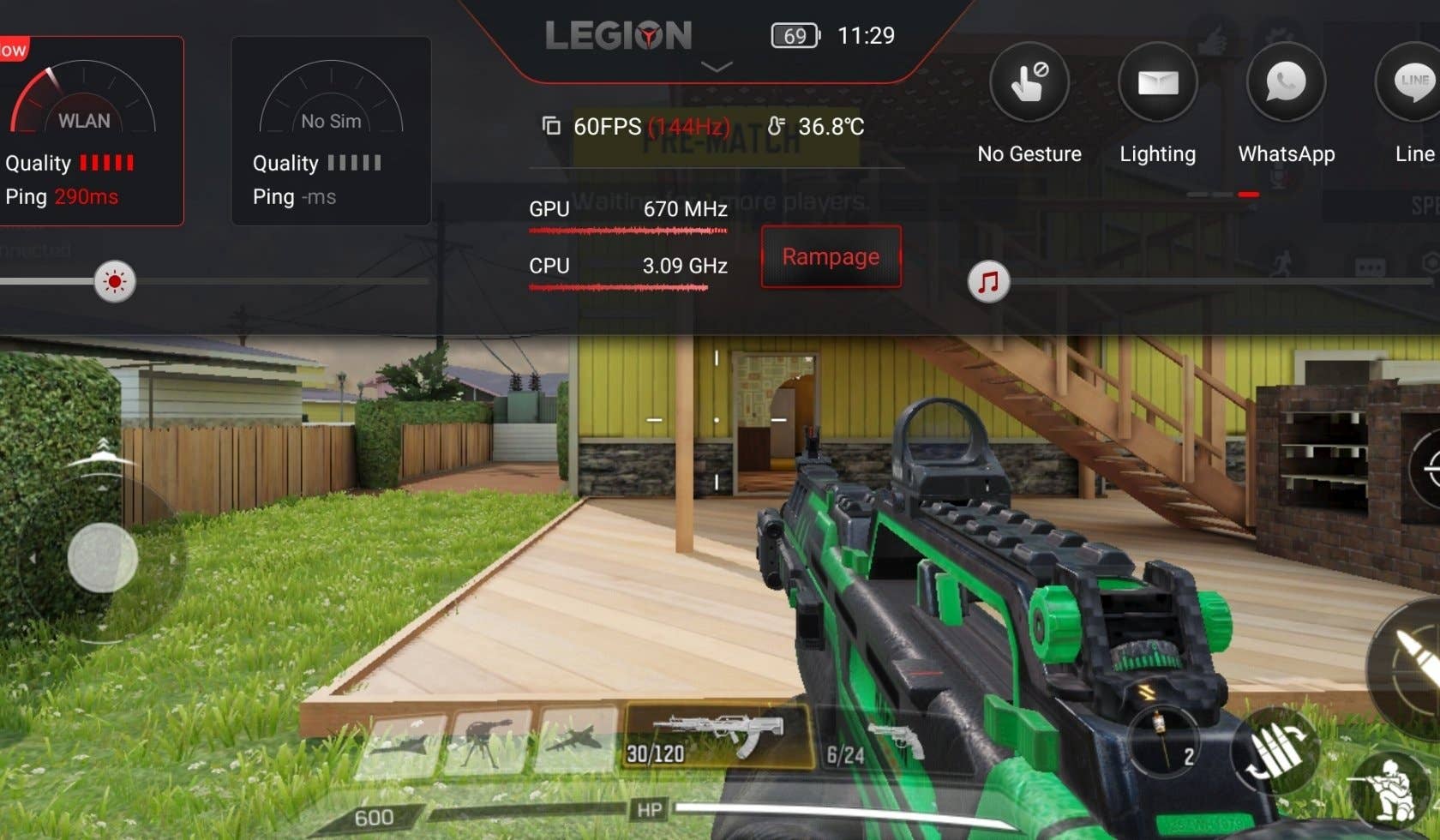Tap the Rampage button

(x=830, y=257)
